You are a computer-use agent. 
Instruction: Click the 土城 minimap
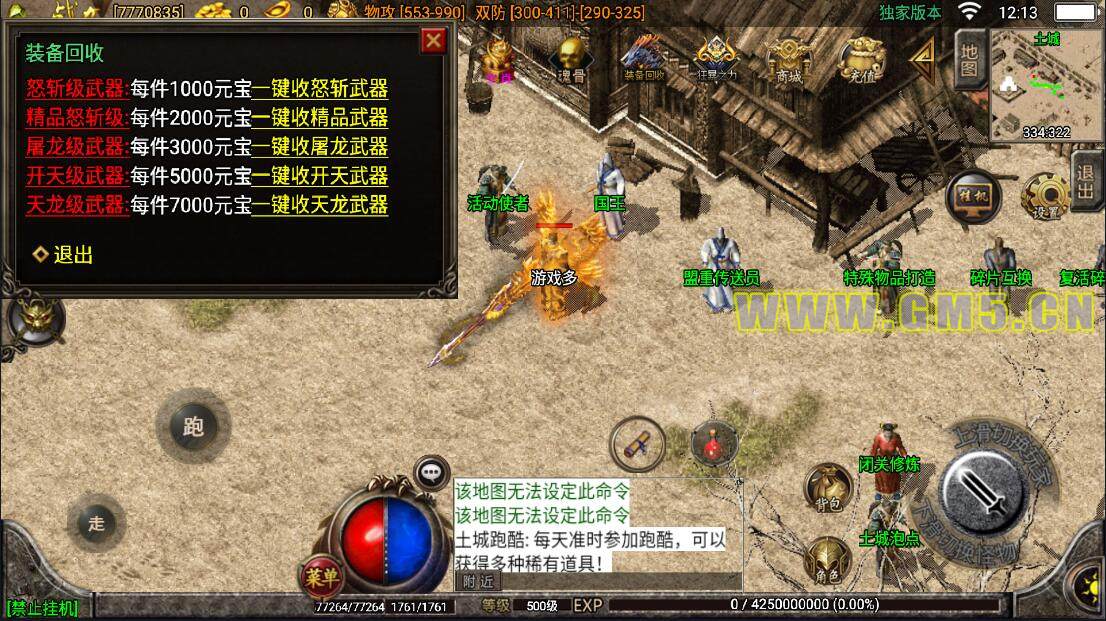[1047, 85]
